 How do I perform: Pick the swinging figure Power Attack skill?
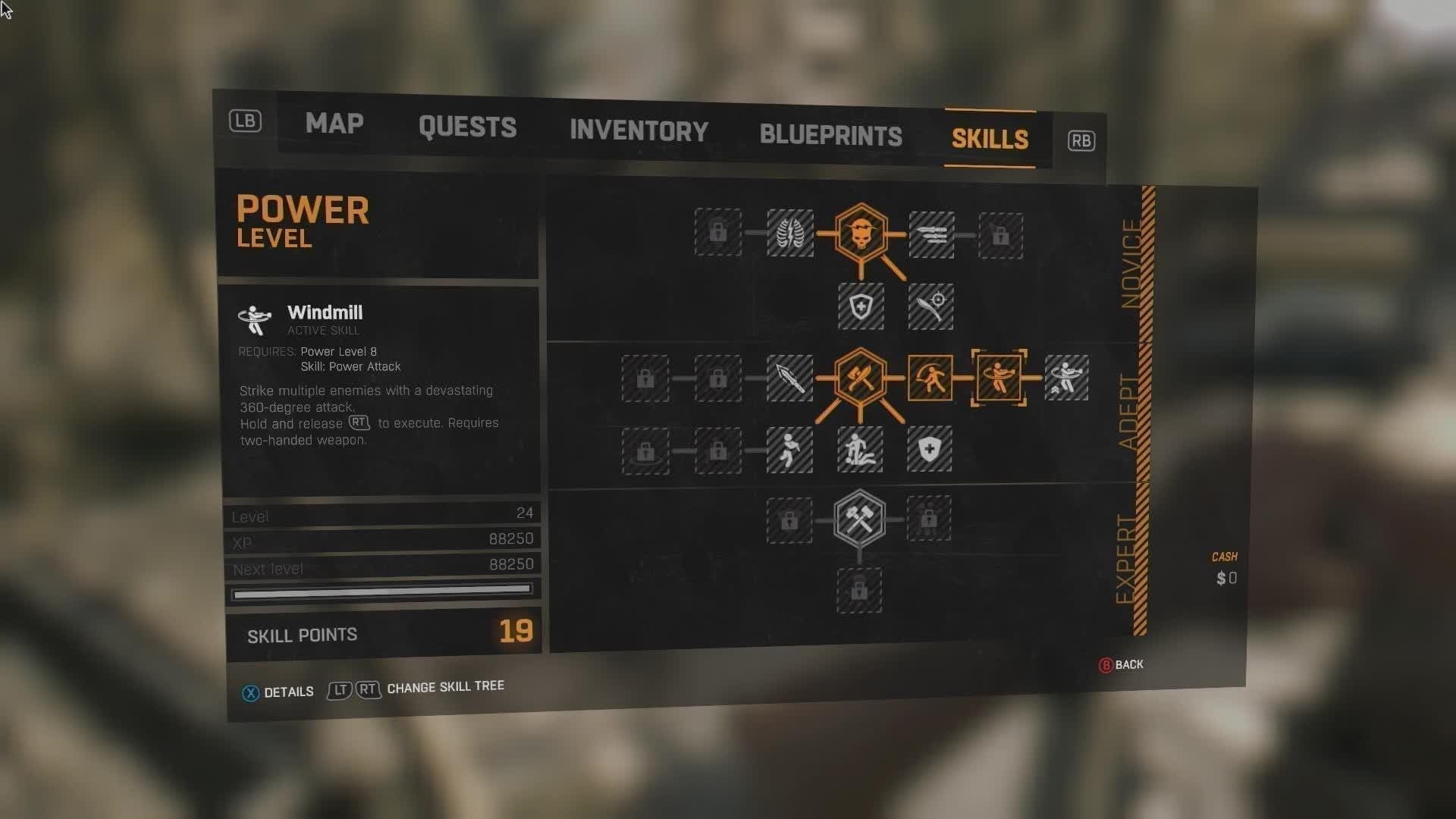point(930,378)
